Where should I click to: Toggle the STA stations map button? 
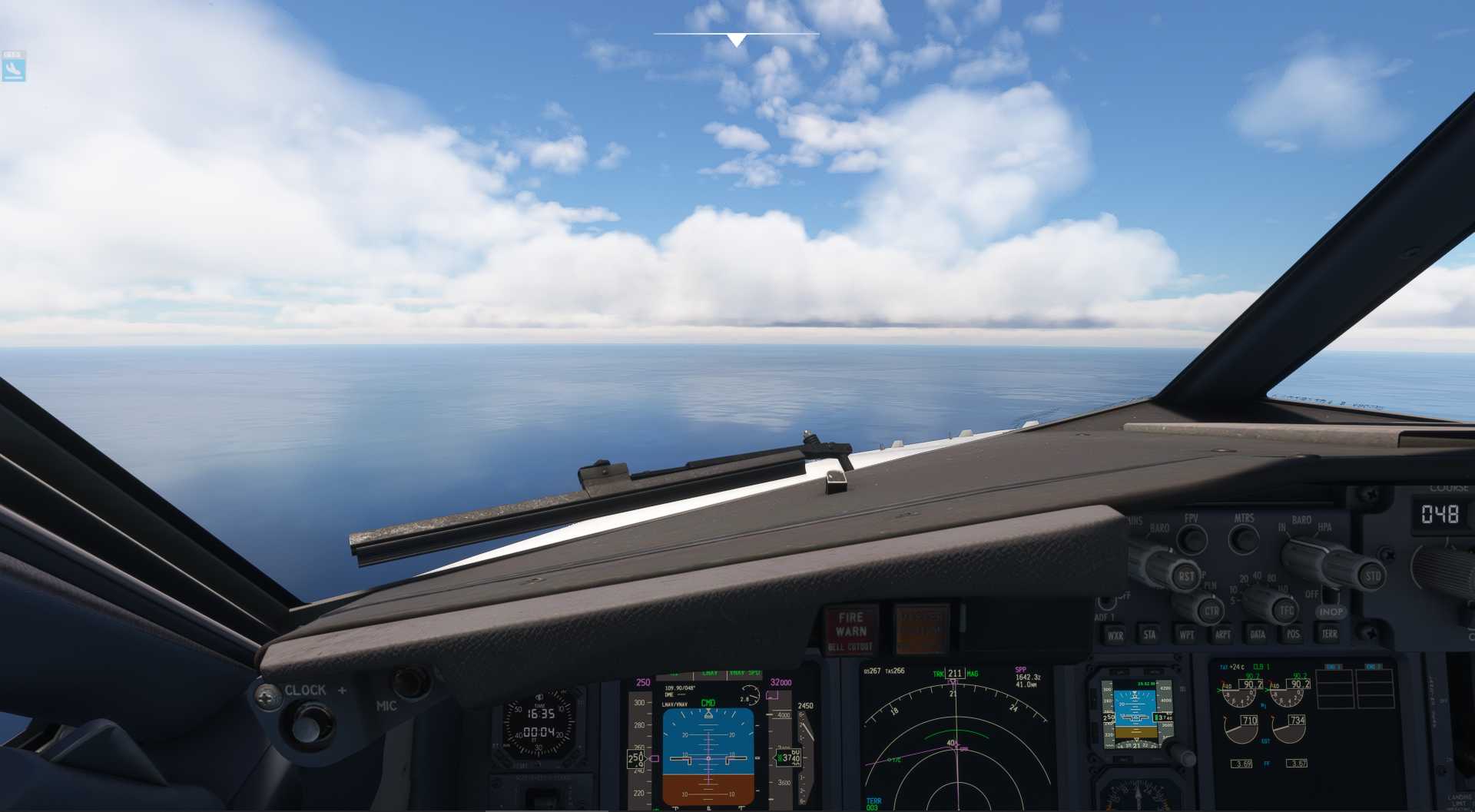pyautogui.click(x=1150, y=635)
